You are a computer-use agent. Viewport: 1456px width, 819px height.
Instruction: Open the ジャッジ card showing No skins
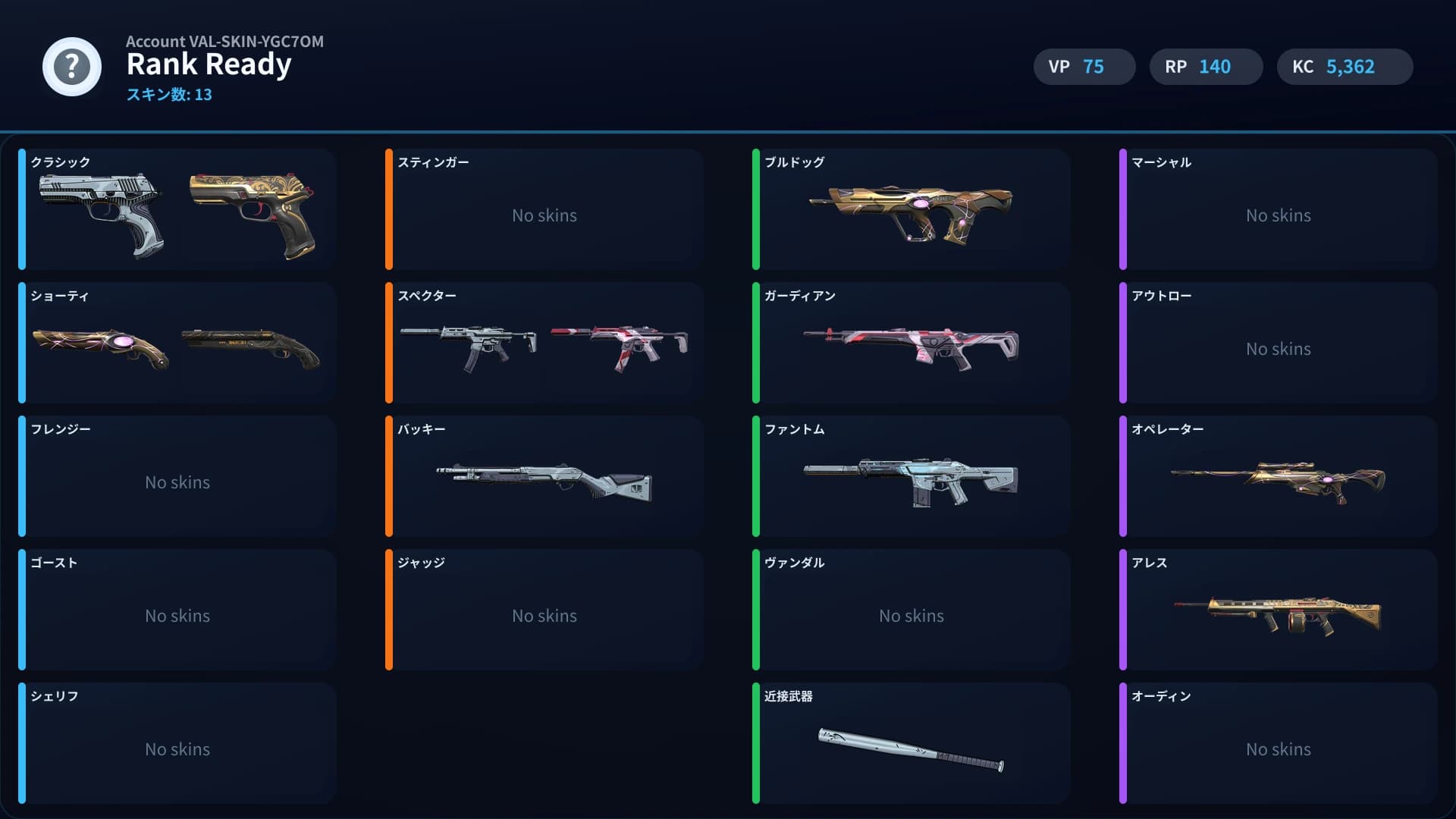tap(544, 610)
